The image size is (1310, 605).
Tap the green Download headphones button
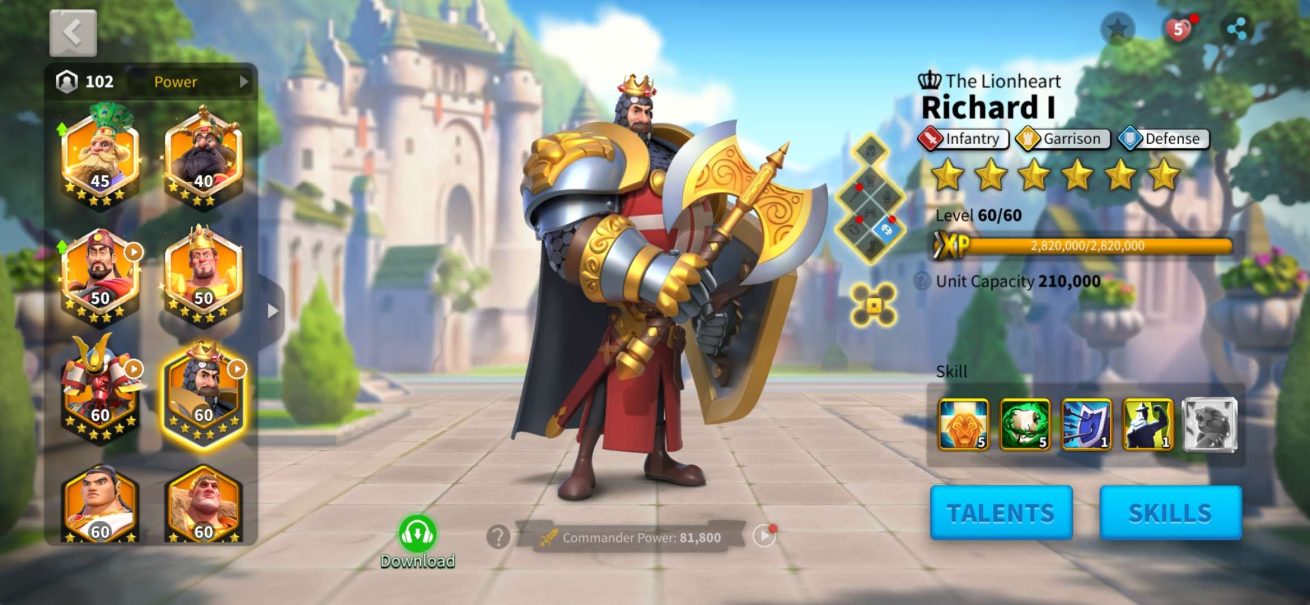417,536
